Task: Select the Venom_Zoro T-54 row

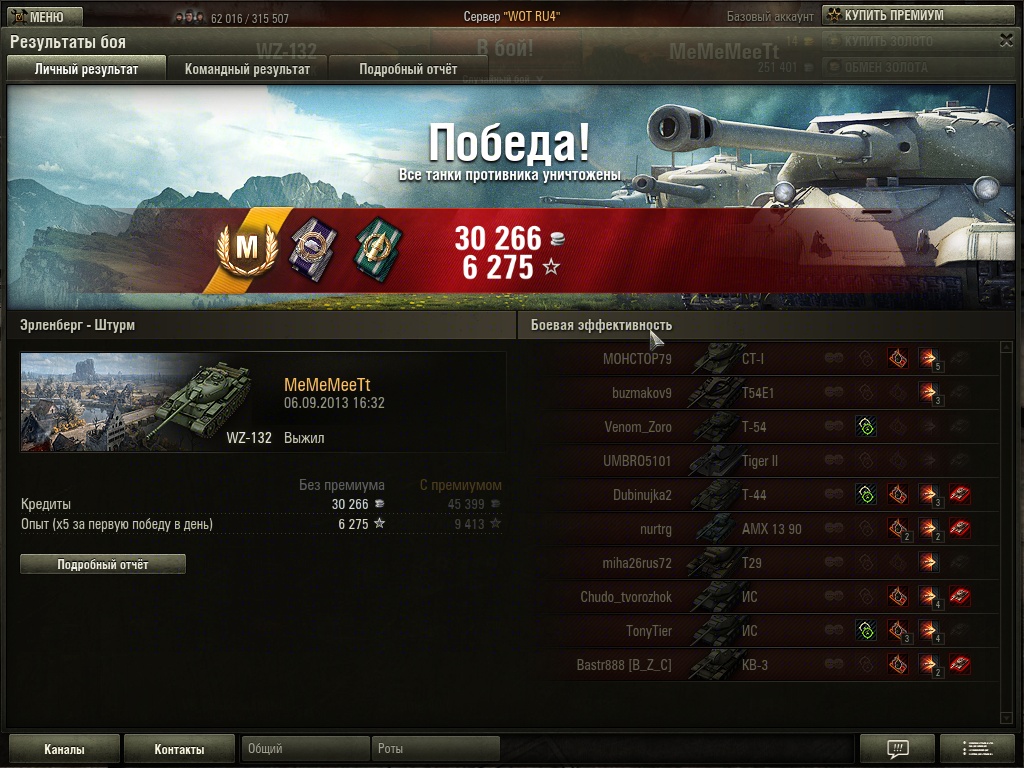Action: click(760, 427)
